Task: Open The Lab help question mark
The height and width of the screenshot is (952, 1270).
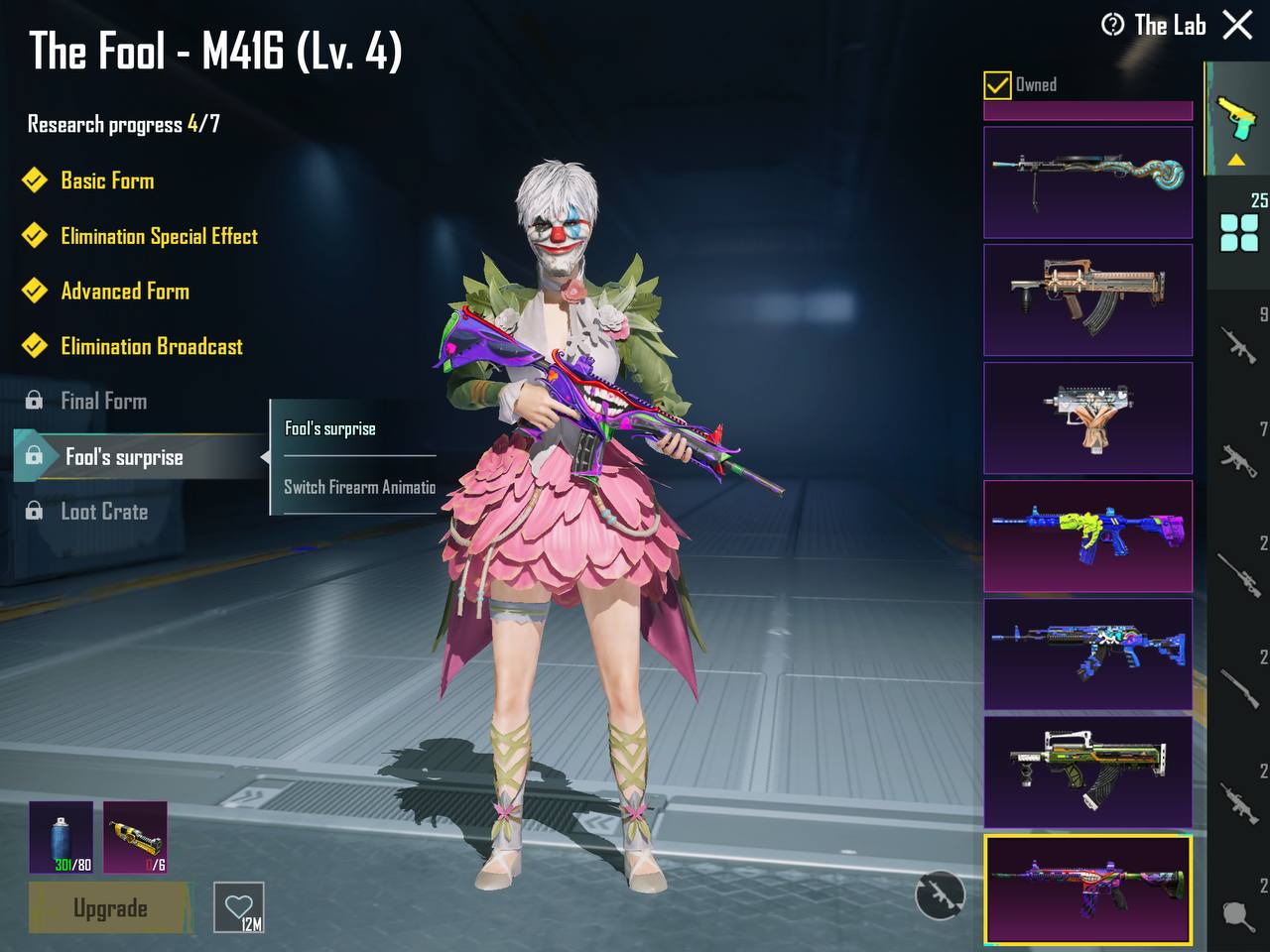Action: pos(1112,25)
